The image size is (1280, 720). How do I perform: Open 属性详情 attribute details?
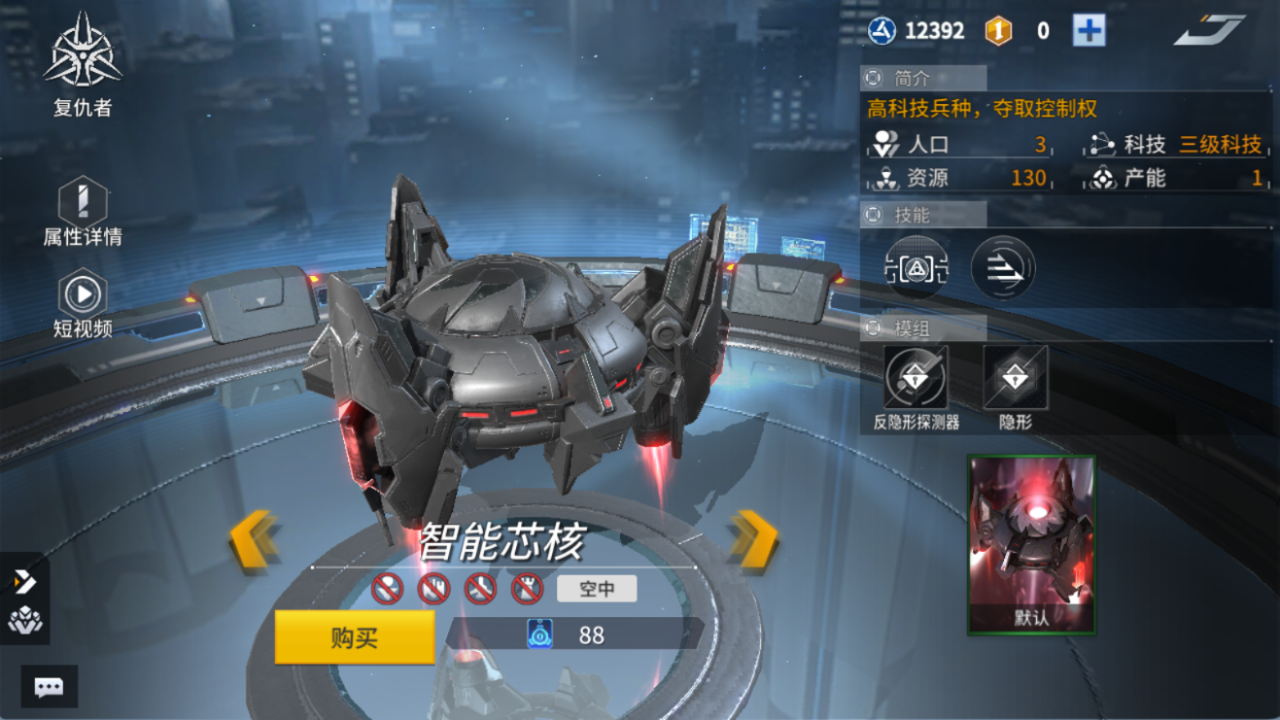coord(83,203)
